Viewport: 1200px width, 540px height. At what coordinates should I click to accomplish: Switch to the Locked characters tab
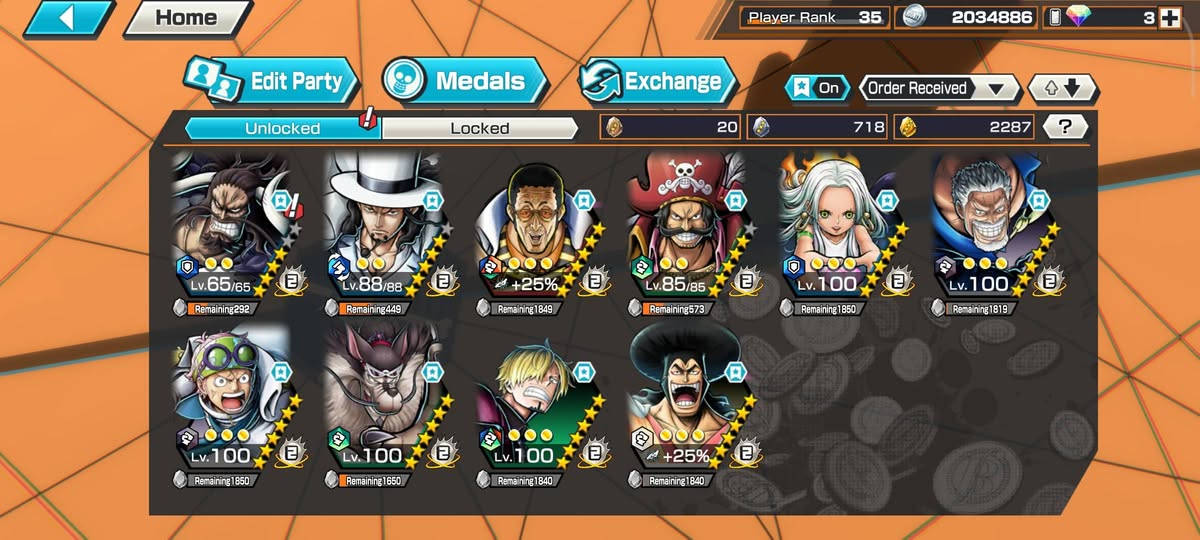(x=479, y=128)
